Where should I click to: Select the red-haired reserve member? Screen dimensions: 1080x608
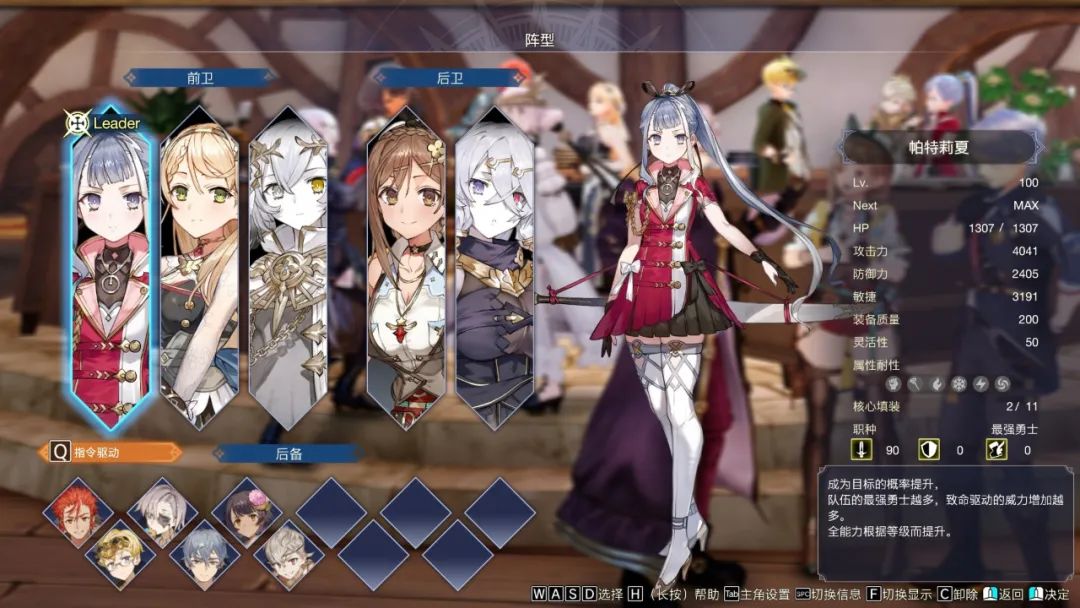pos(78,511)
